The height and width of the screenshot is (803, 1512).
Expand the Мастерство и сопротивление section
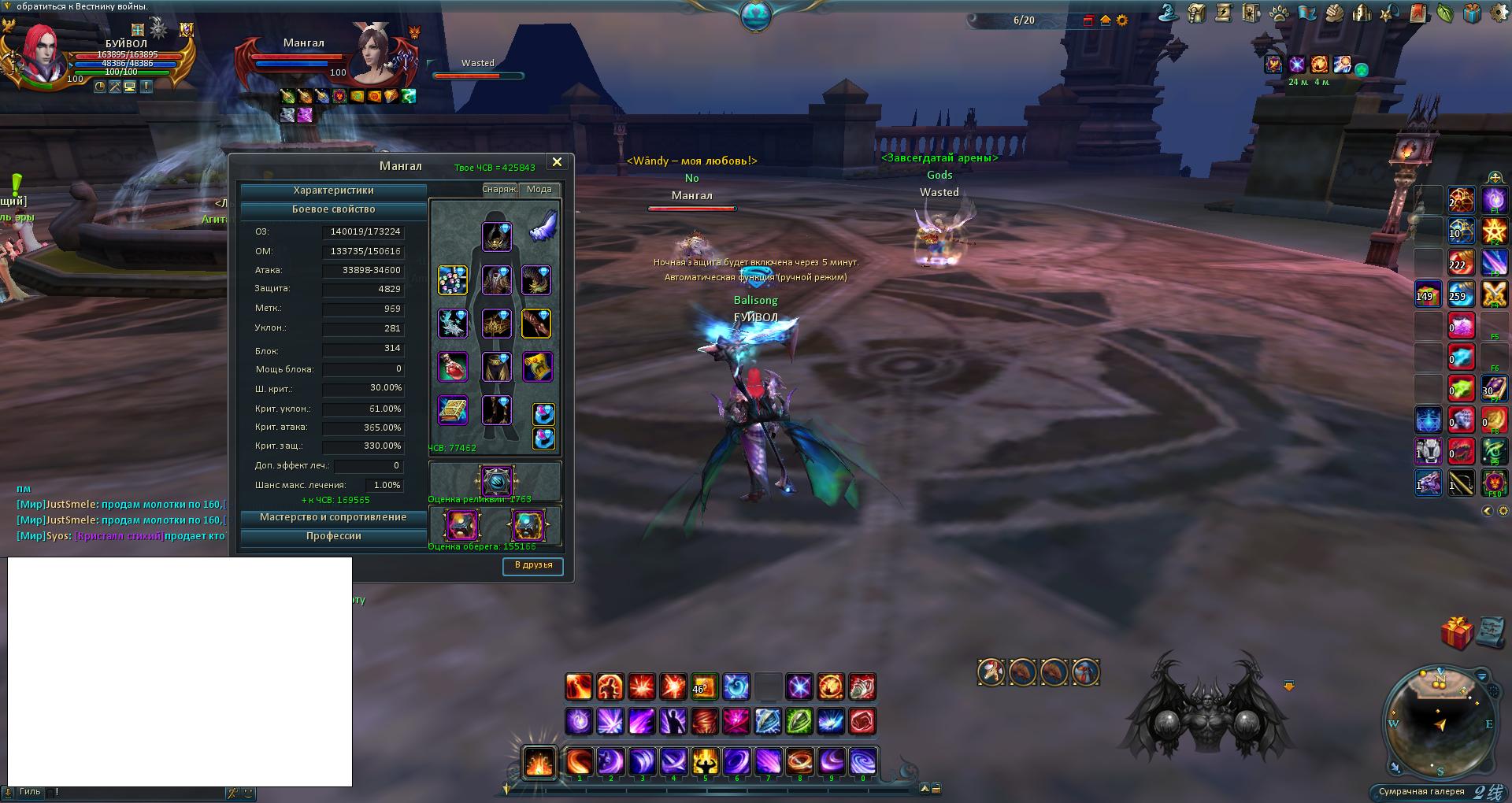(333, 518)
